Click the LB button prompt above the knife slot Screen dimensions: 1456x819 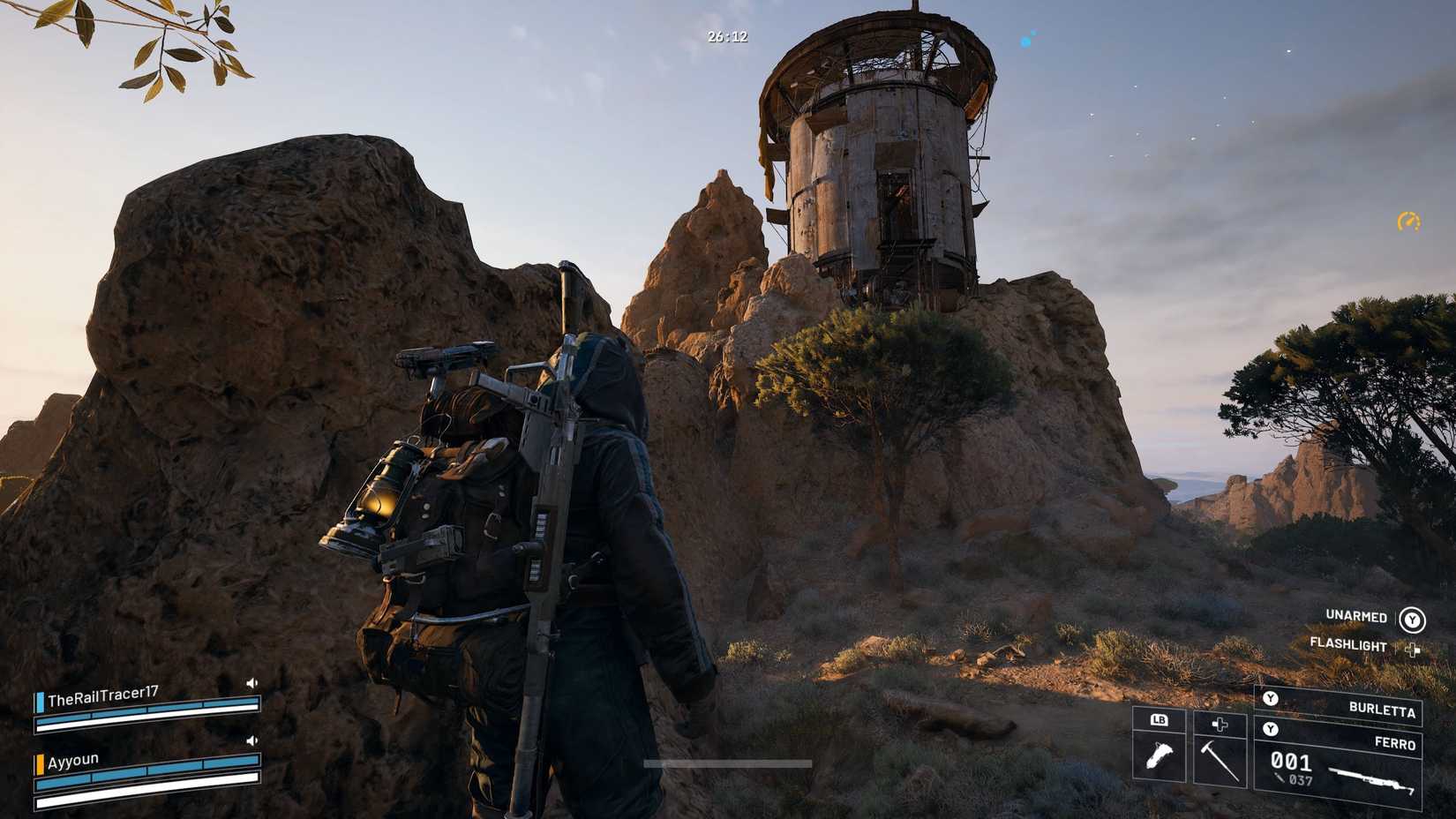(x=1158, y=720)
